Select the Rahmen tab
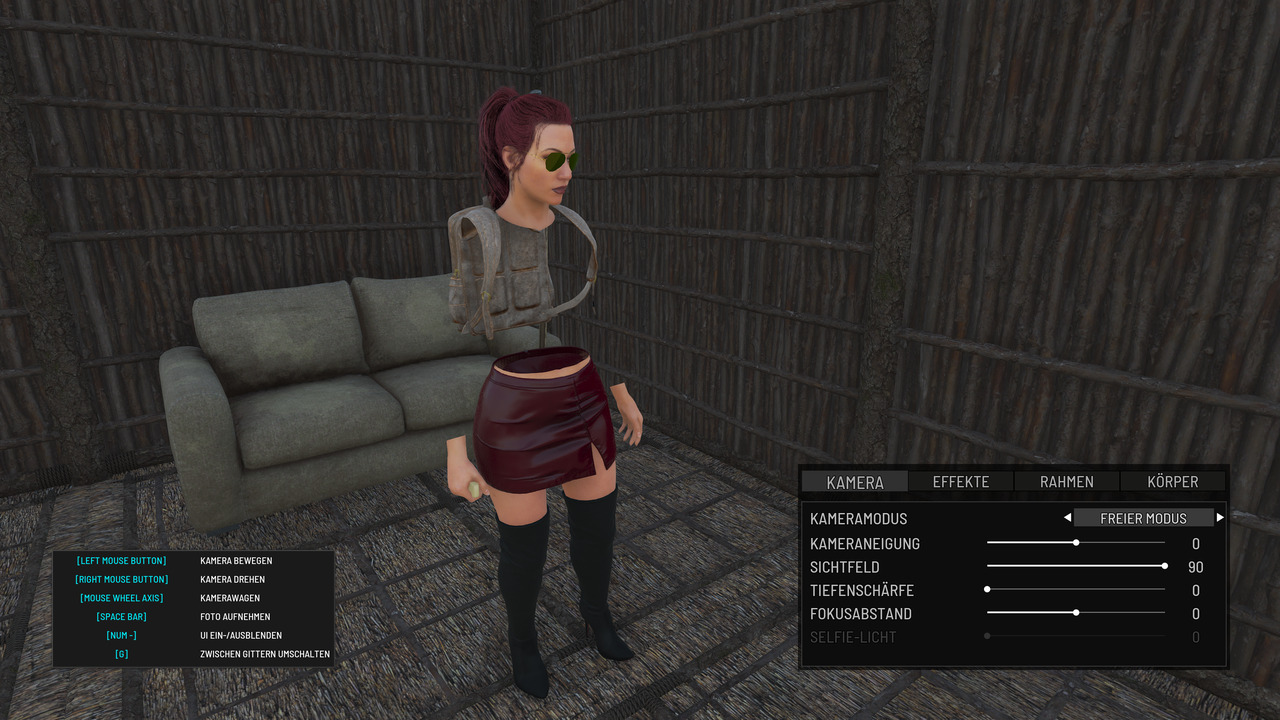 point(1067,482)
